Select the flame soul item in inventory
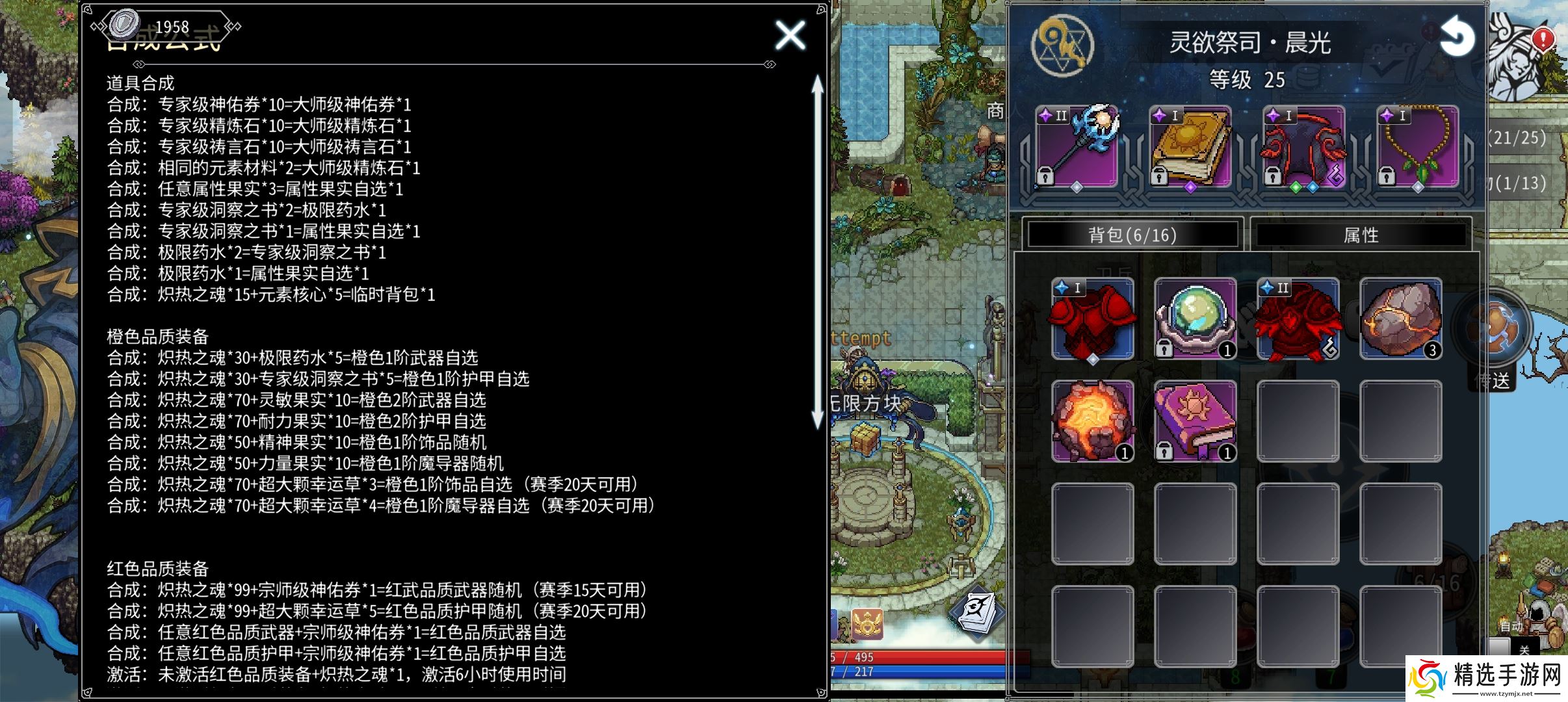Screen dimensions: 1568x702 pyautogui.click(x=1092, y=421)
